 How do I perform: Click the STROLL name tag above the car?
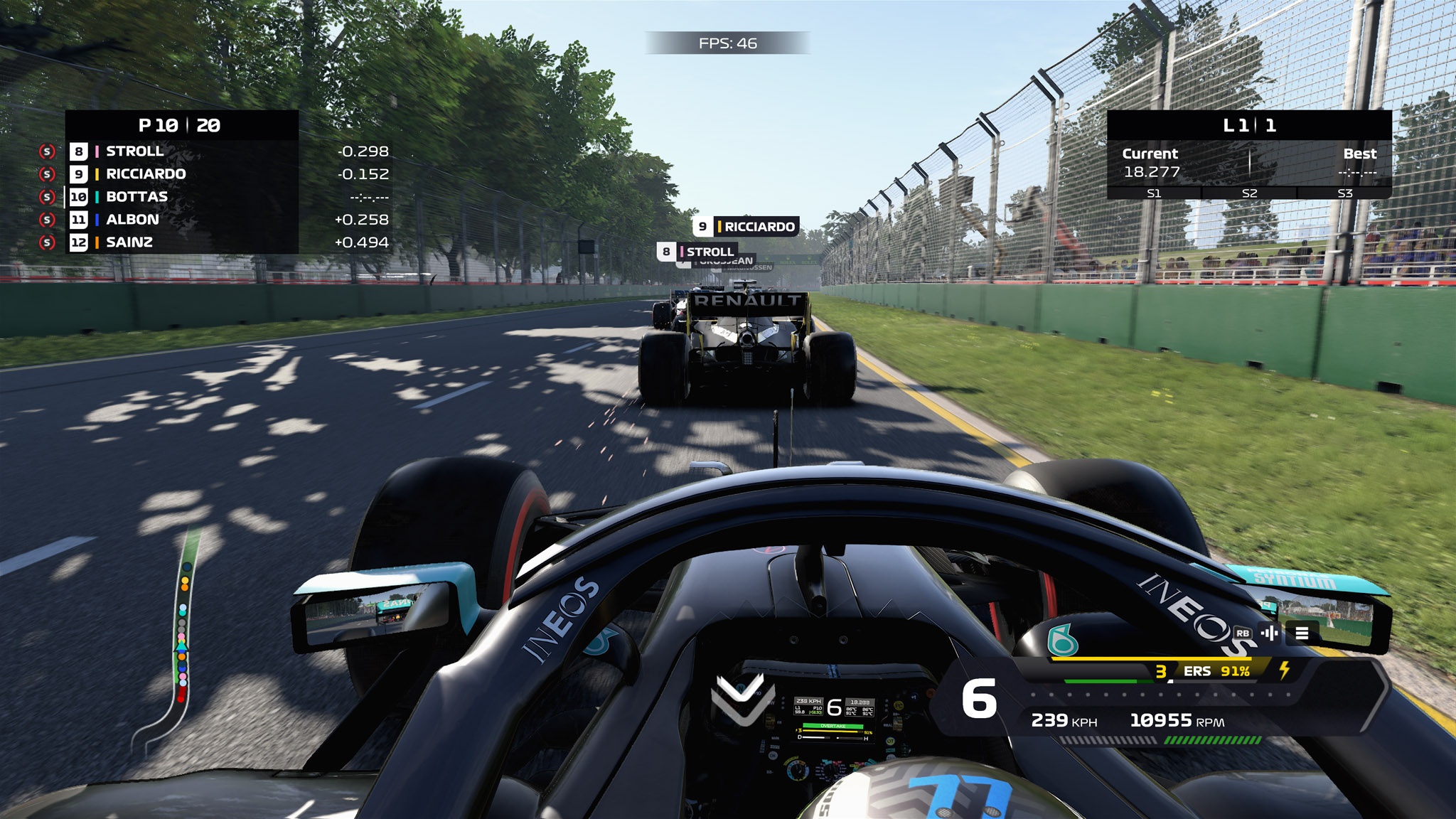click(x=698, y=252)
